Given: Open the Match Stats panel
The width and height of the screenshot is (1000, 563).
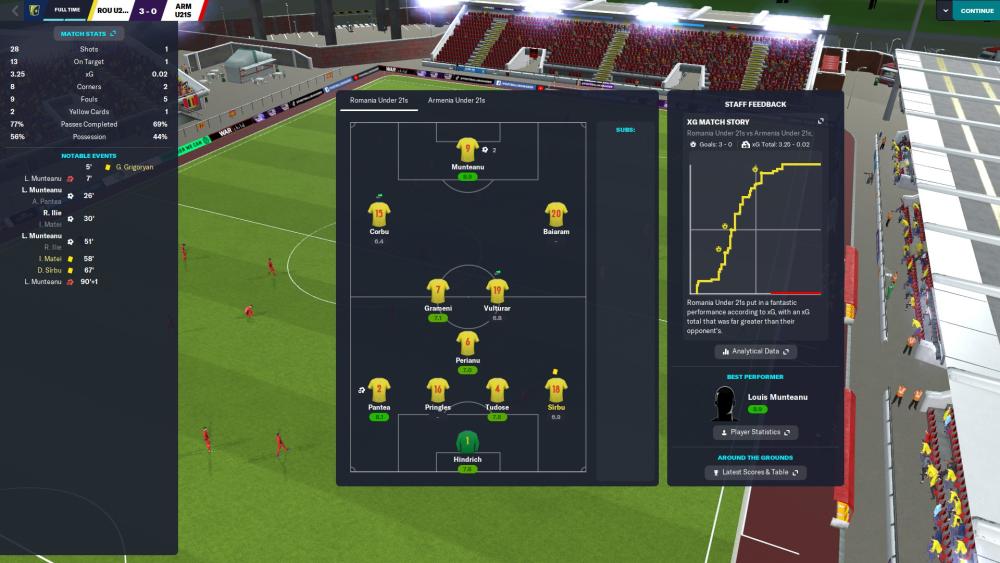Looking at the screenshot, I should click(88, 34).
